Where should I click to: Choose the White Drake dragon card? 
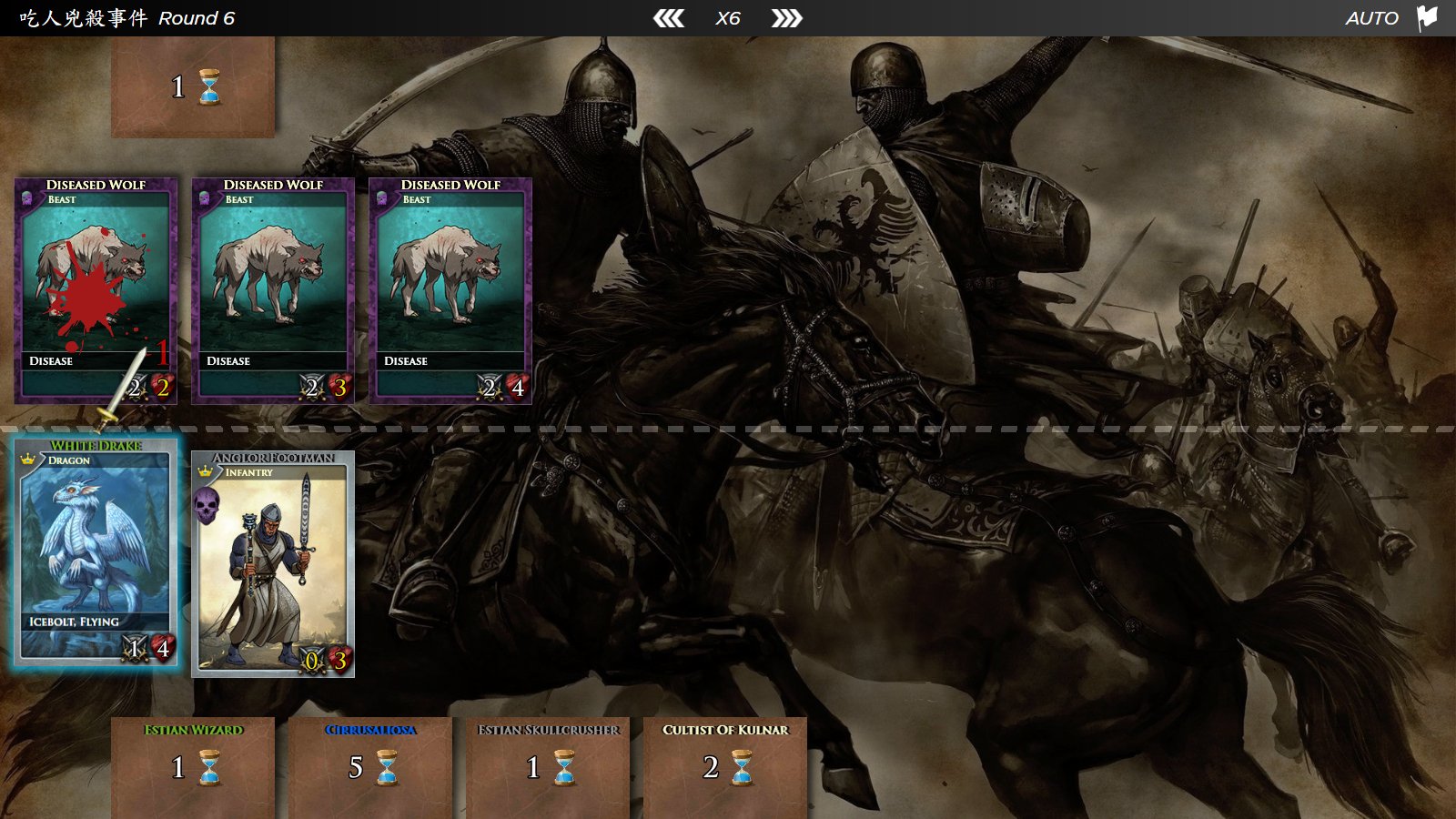tap(96, 552)
